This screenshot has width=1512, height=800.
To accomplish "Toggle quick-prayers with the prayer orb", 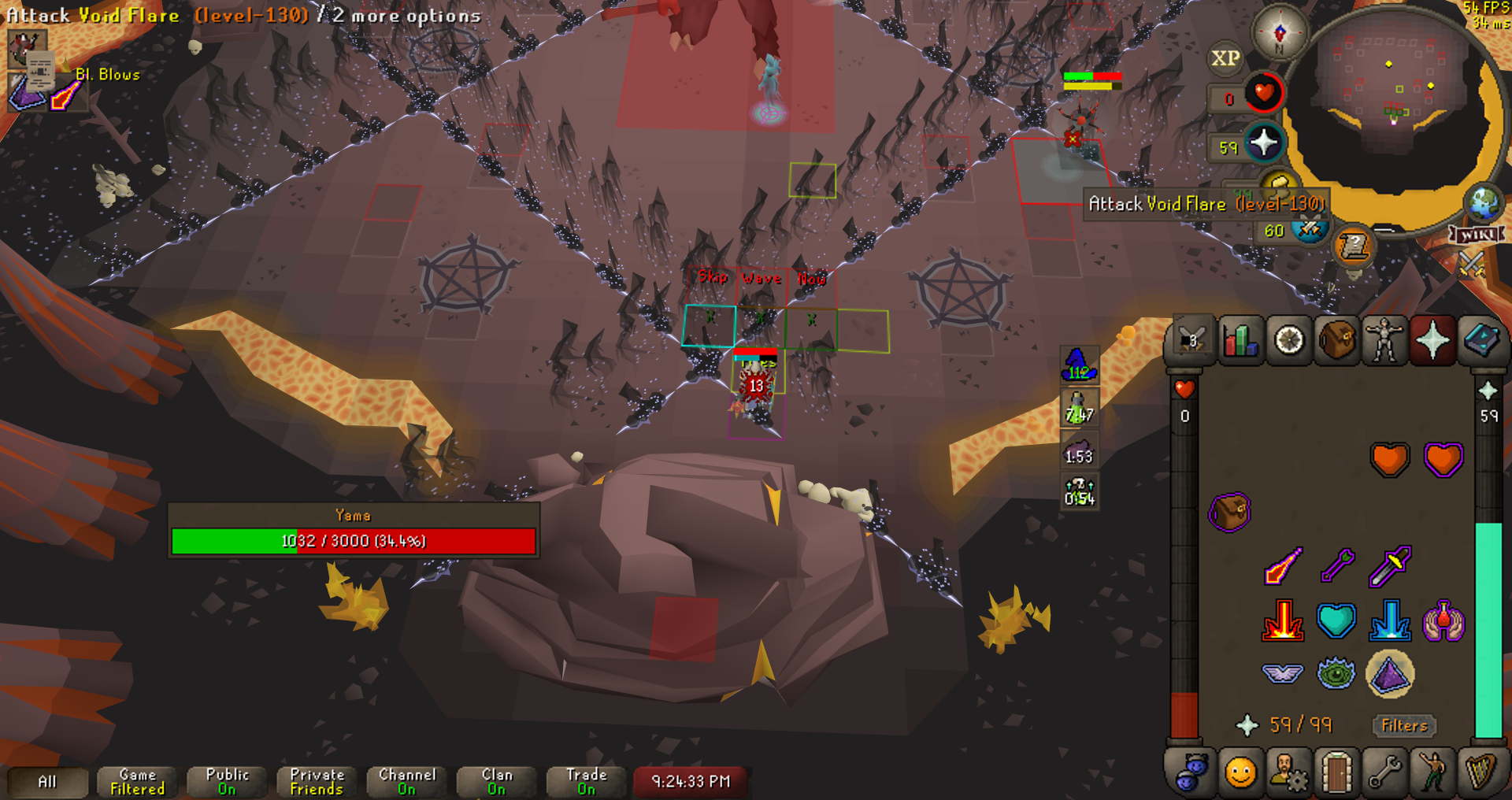I will click(x=1263, y=143).
